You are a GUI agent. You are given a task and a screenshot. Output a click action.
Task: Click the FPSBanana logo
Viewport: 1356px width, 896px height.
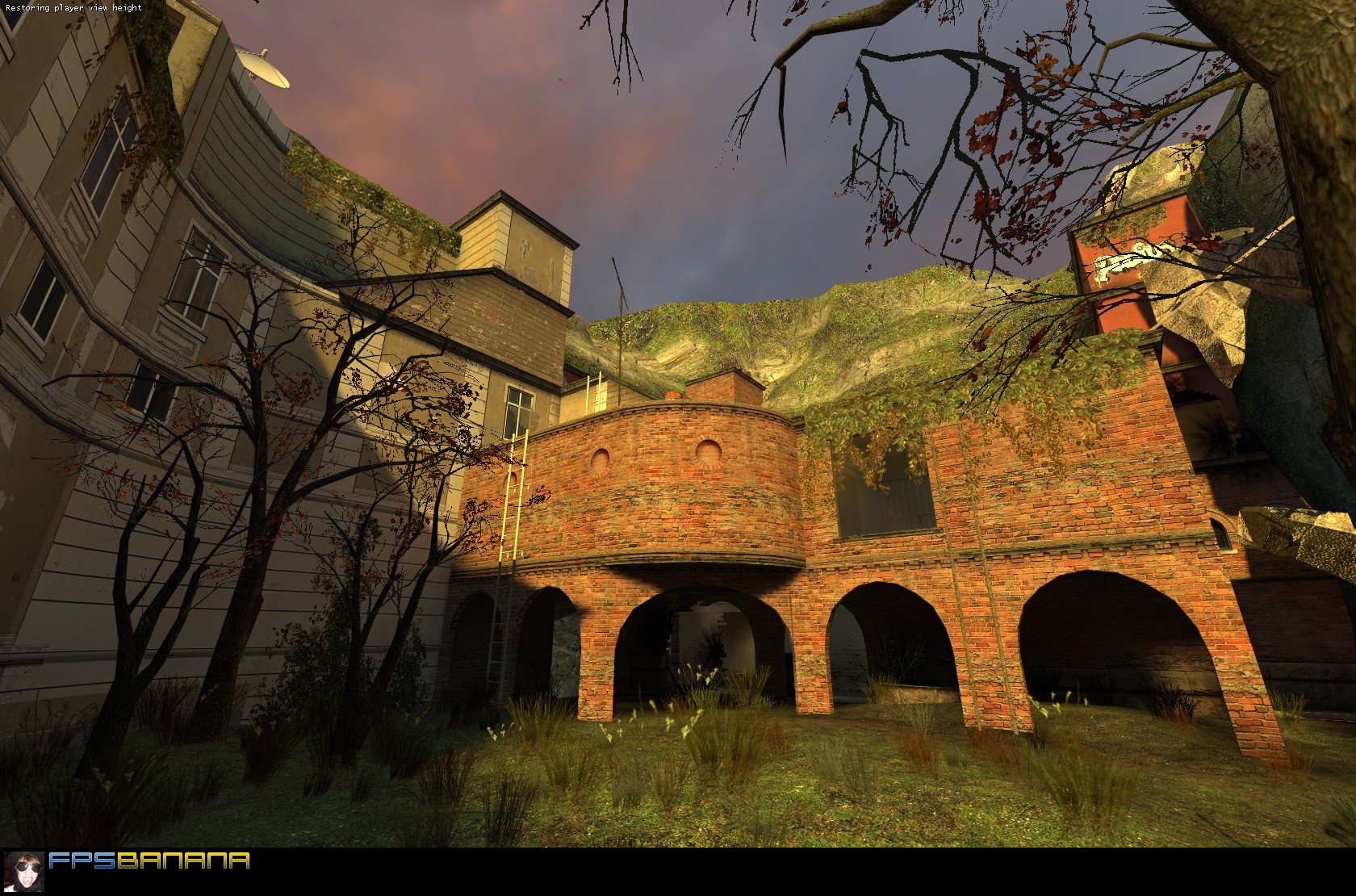149,860
